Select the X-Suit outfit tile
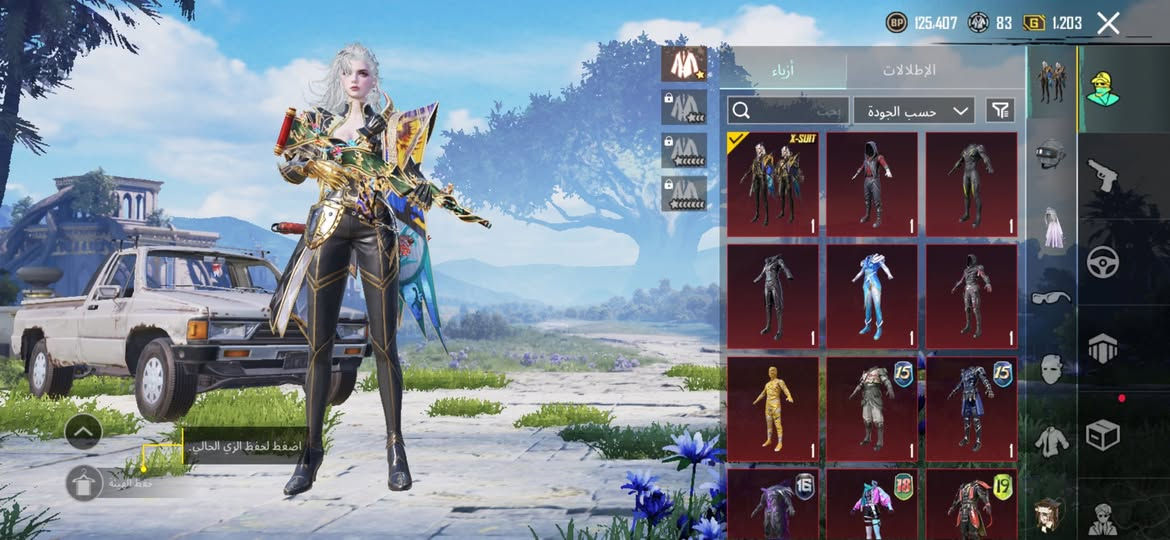 [x=772, y=184]
